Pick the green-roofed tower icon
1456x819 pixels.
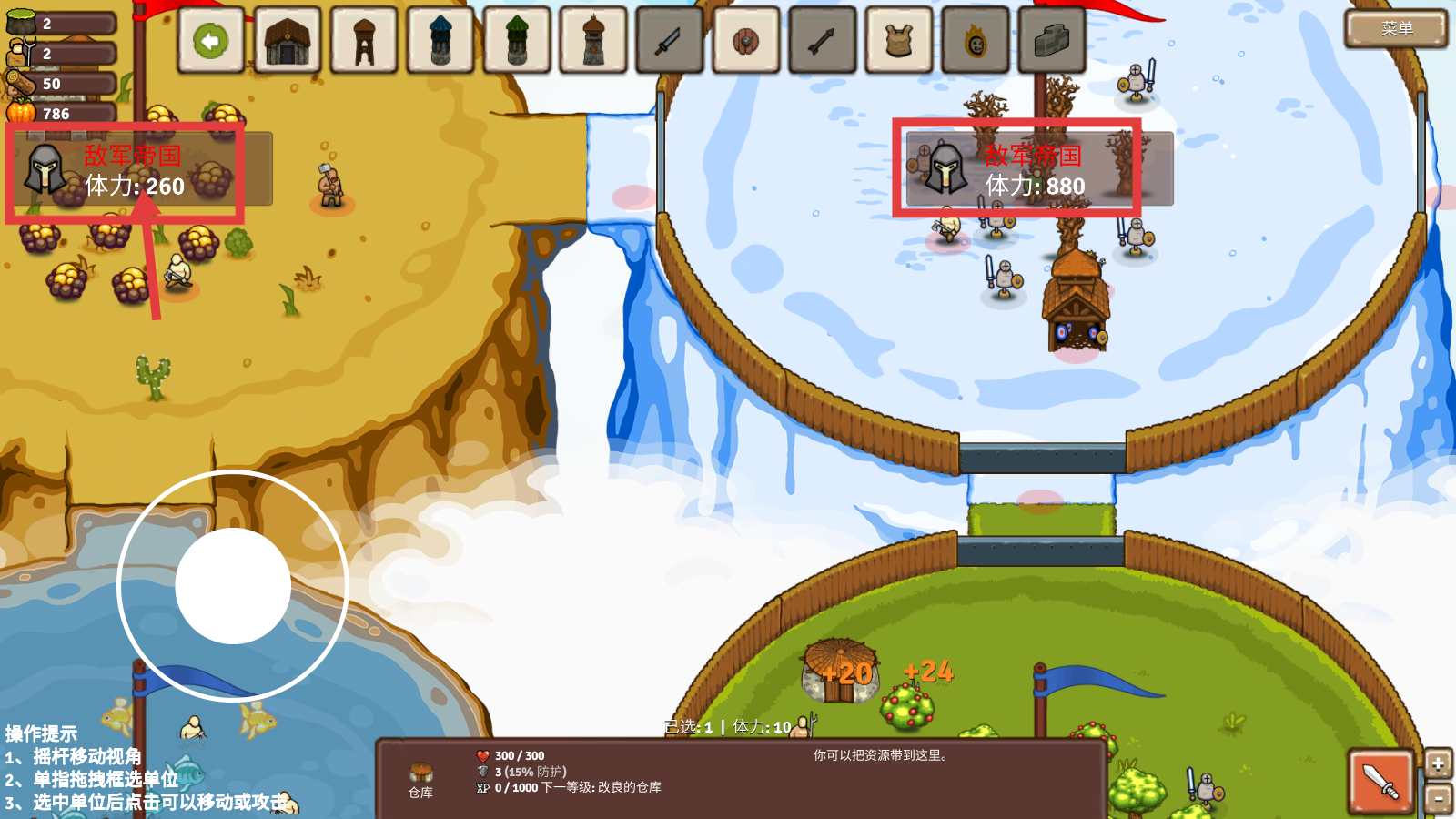(517, 41)
